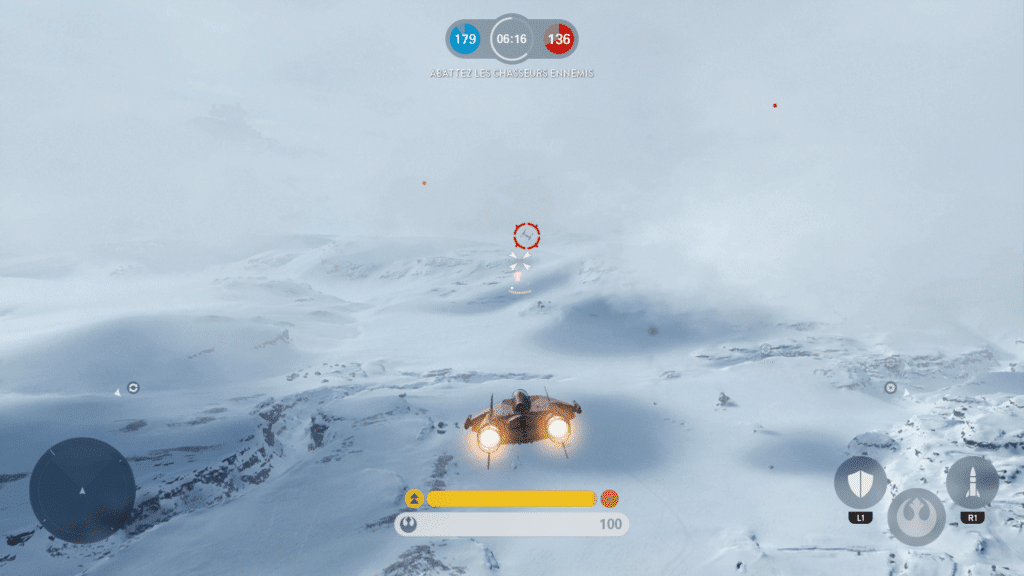Click the circular radar minimap
The width and height of the screenshot is (1024, 576).
pyautogui.click(x=82, y=490)
